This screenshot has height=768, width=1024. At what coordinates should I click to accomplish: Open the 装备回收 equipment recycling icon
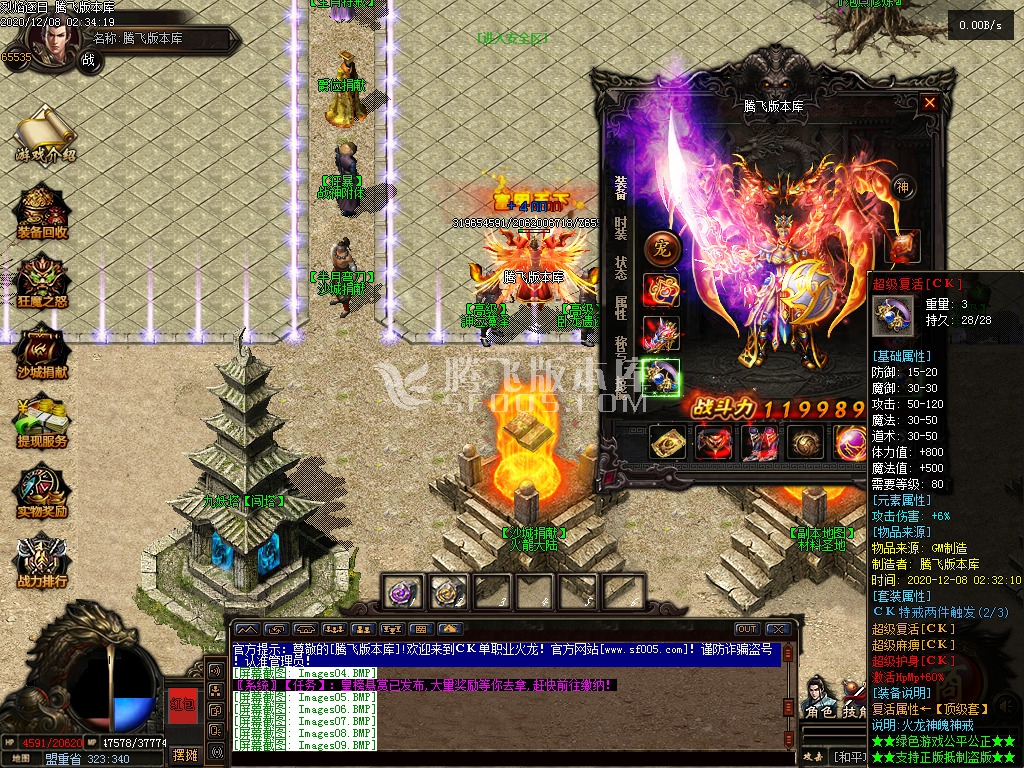tap(43, 209)
